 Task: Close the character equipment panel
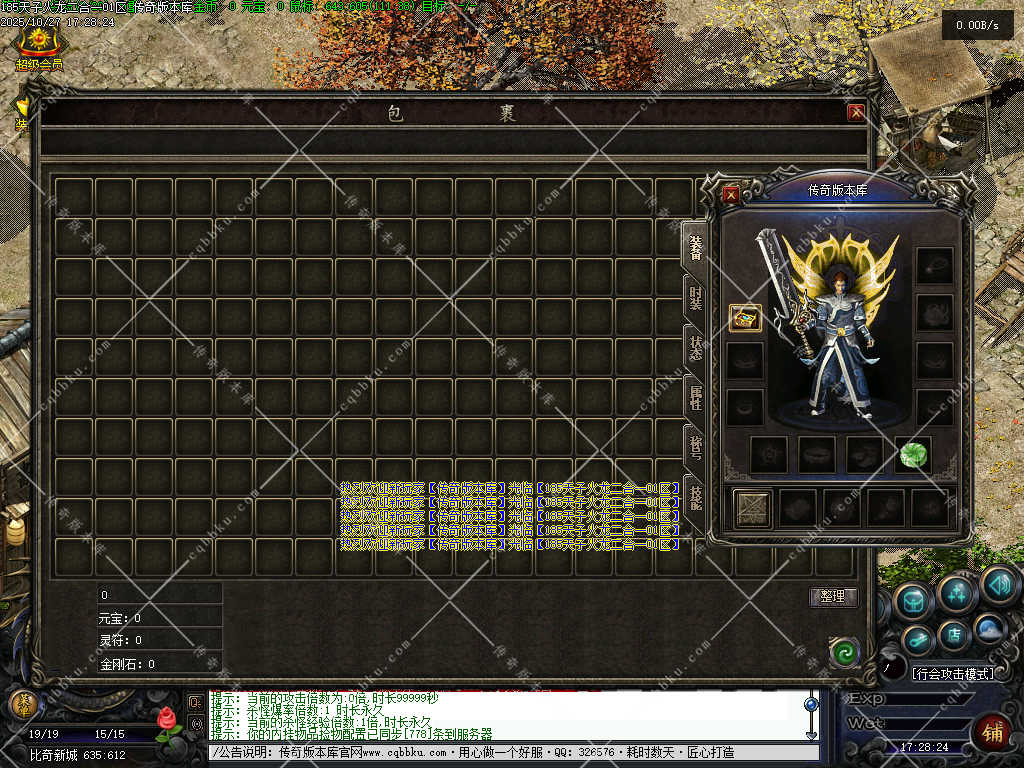coord(731,195)
